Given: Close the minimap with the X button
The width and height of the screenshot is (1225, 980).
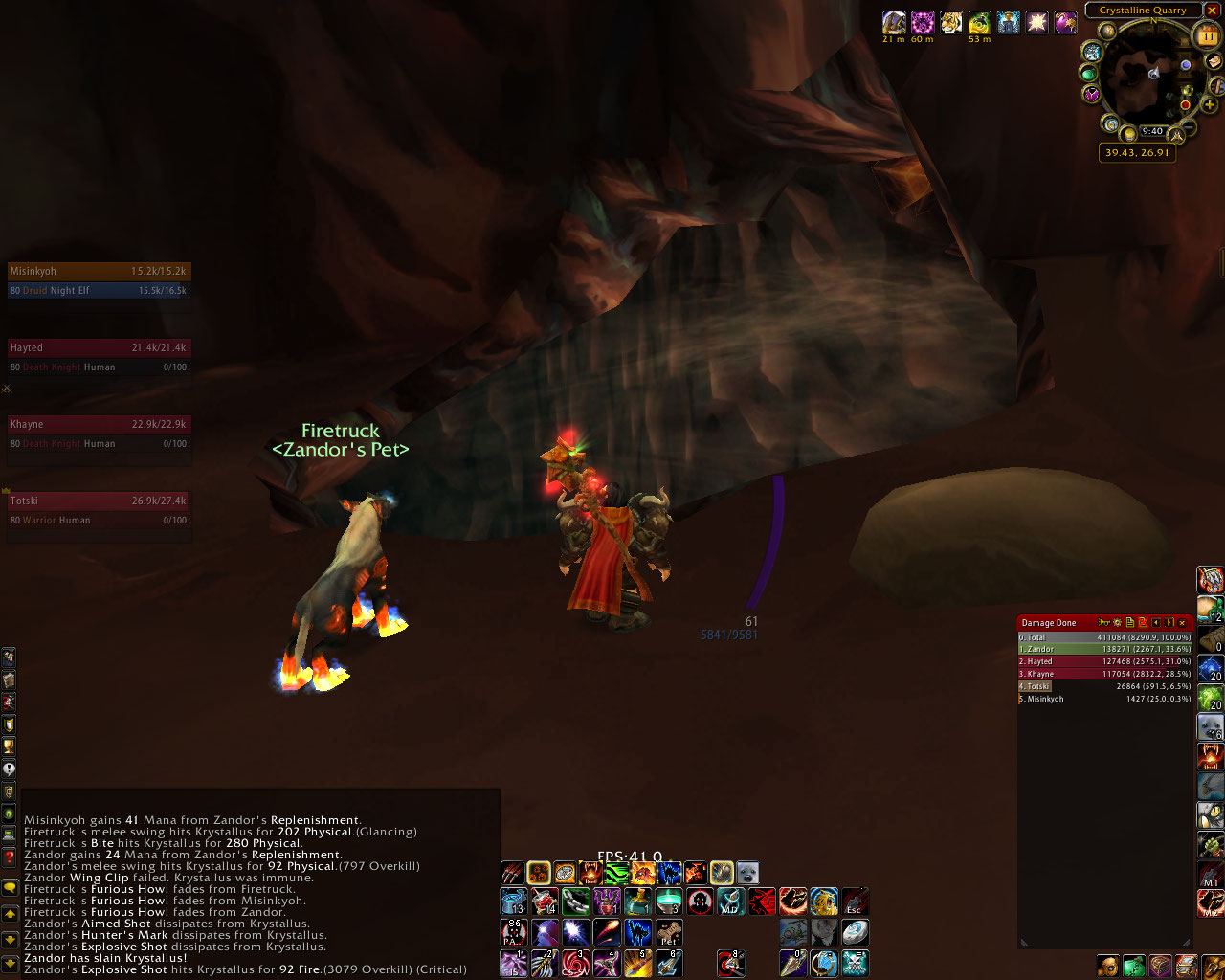Looking at the screenshot, I should (1212, 11).
